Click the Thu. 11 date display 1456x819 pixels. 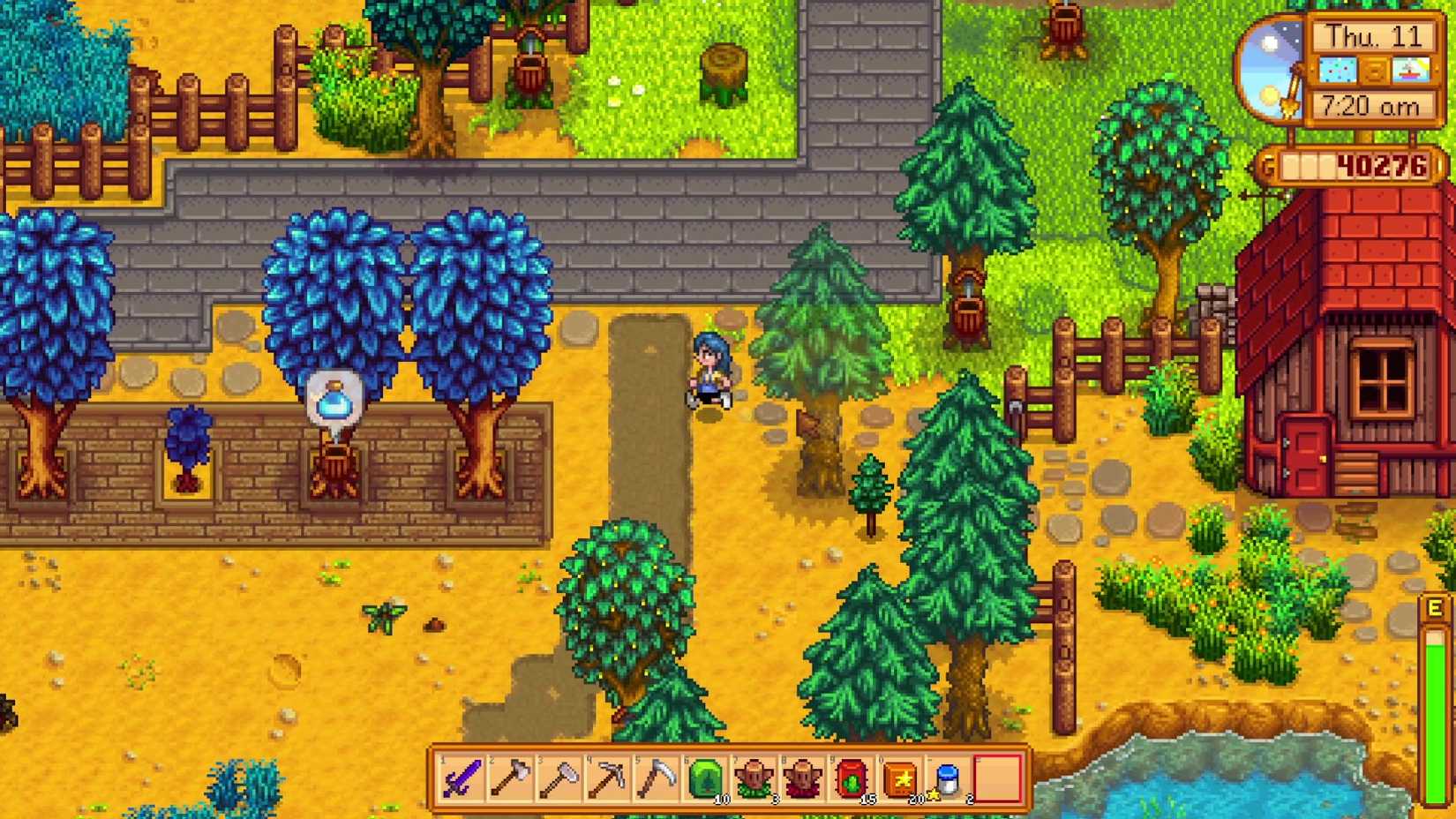(1373, 37)
